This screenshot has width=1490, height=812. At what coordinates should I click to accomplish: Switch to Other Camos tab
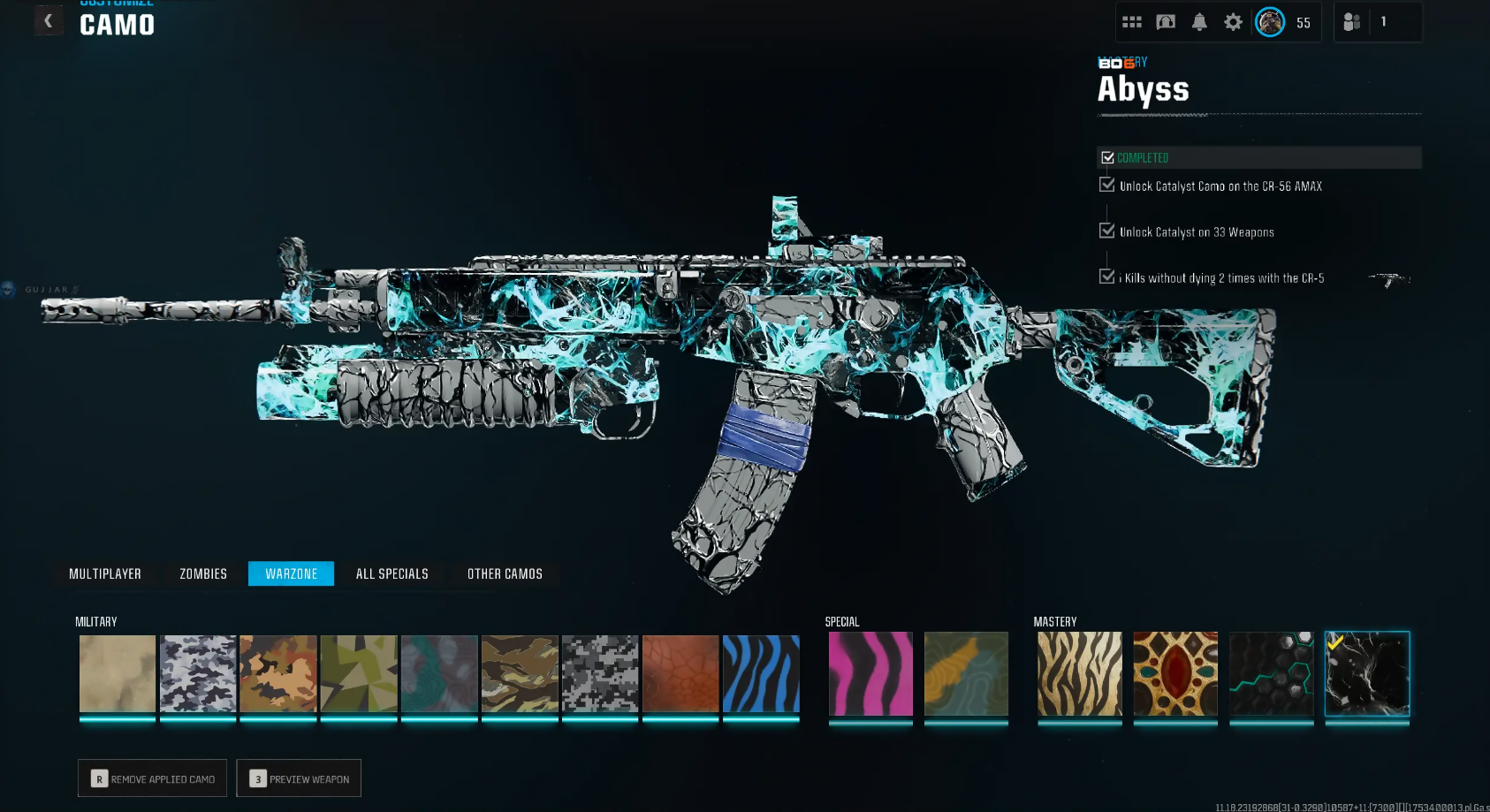point(505,574)
